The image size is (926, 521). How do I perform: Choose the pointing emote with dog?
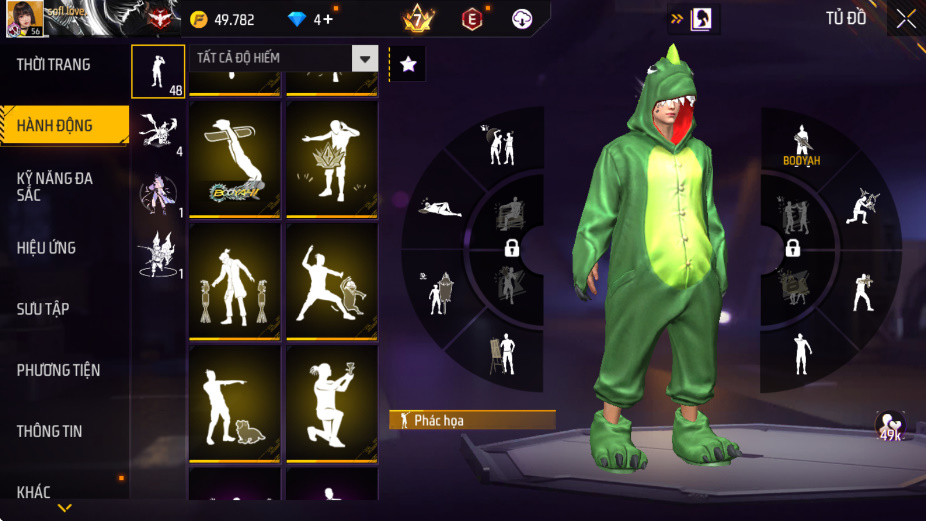[x=236, y=404]
